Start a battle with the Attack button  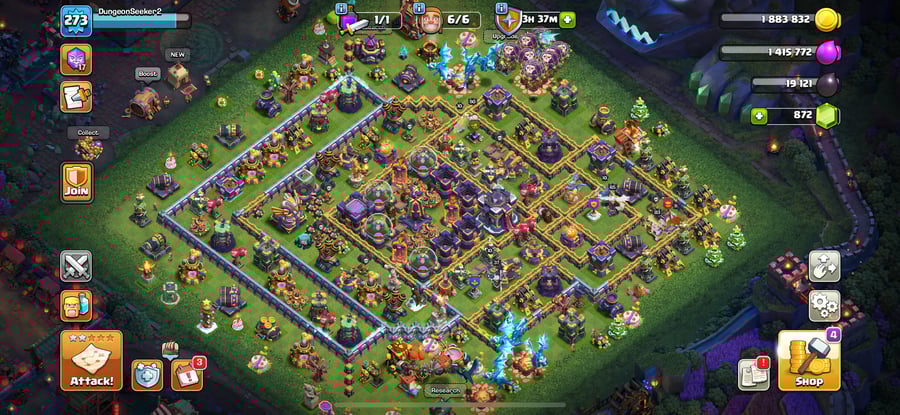[91, 361]
